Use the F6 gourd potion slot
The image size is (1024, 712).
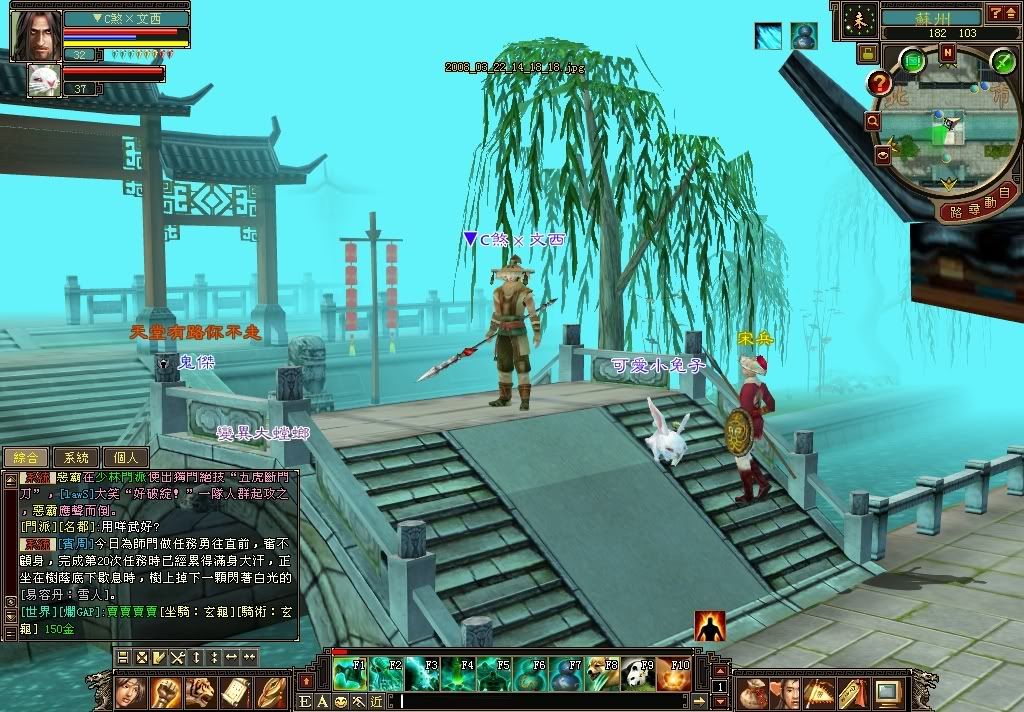(x=530, y=674)
